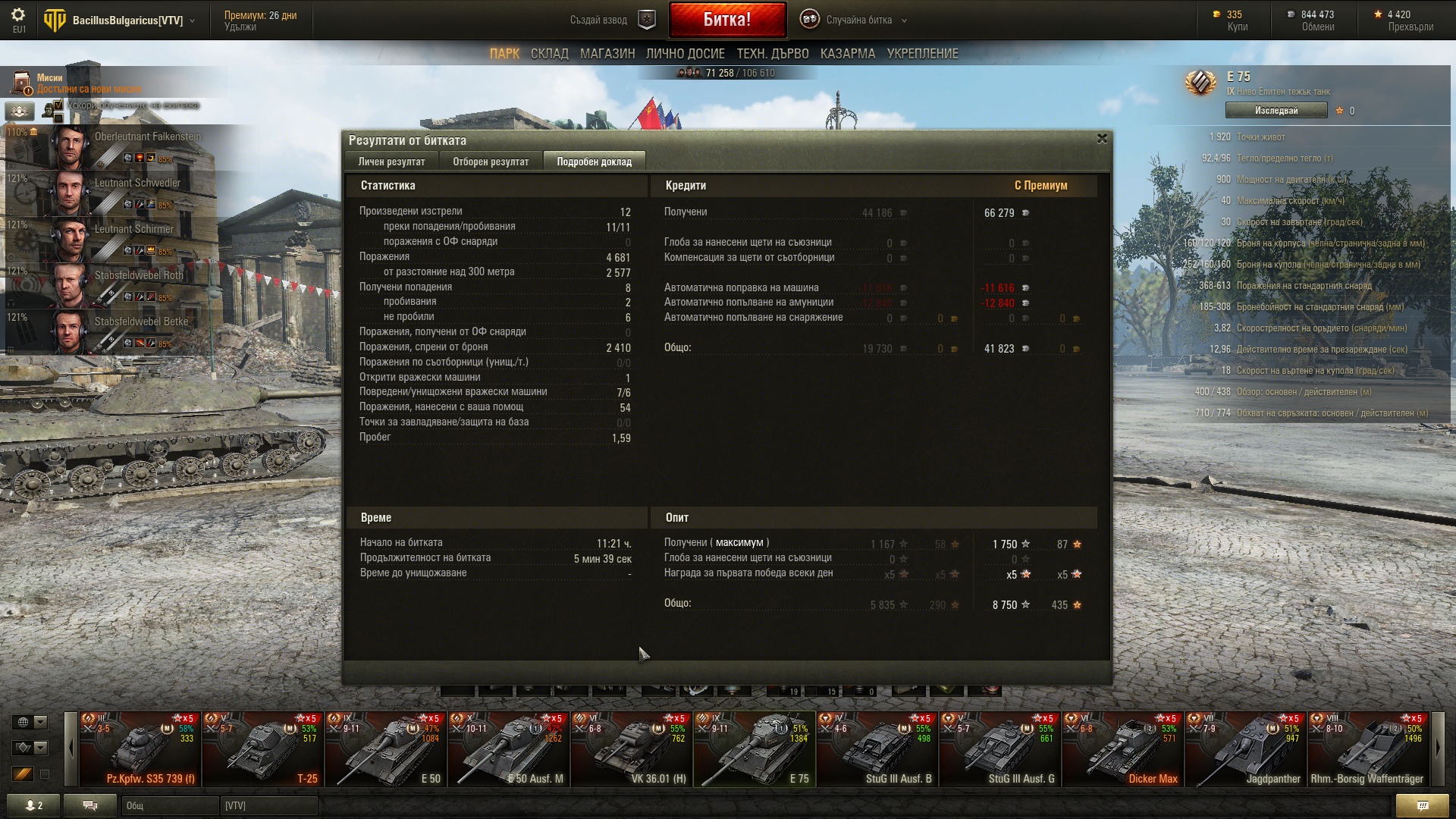Click the Изследвай research button

pos(1276,111)
